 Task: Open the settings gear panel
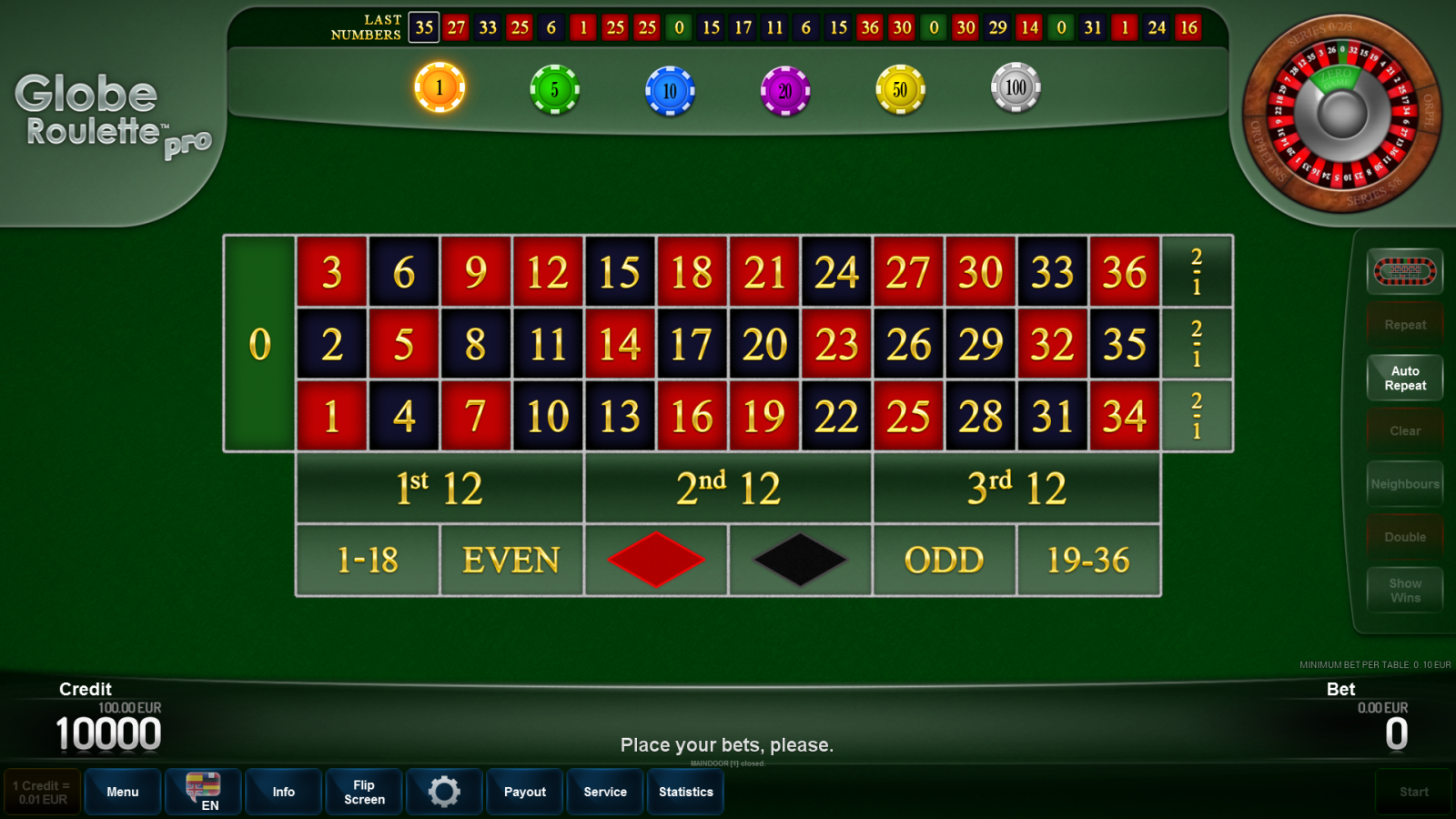444,792
